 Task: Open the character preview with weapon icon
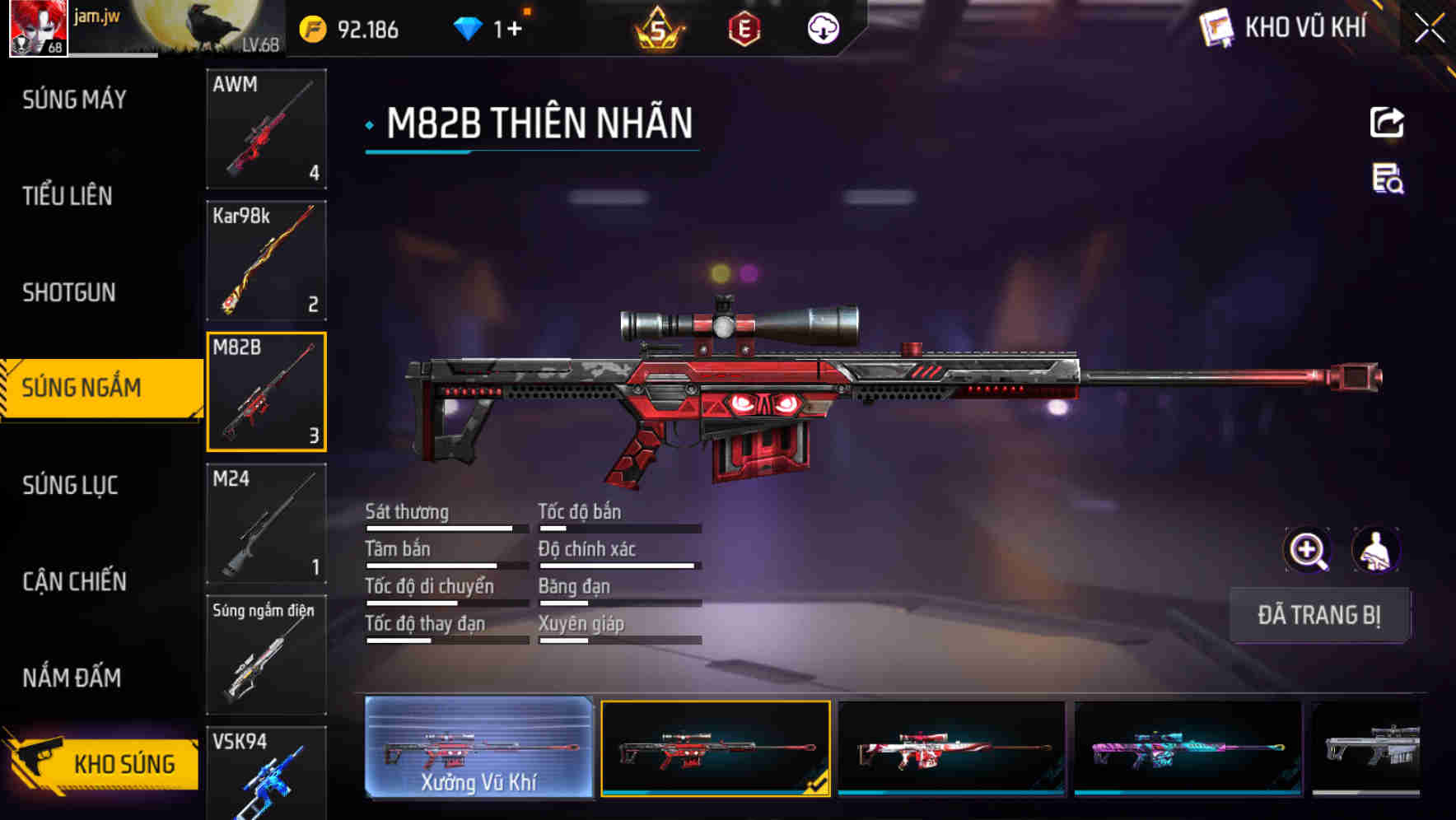(1379, 550)
